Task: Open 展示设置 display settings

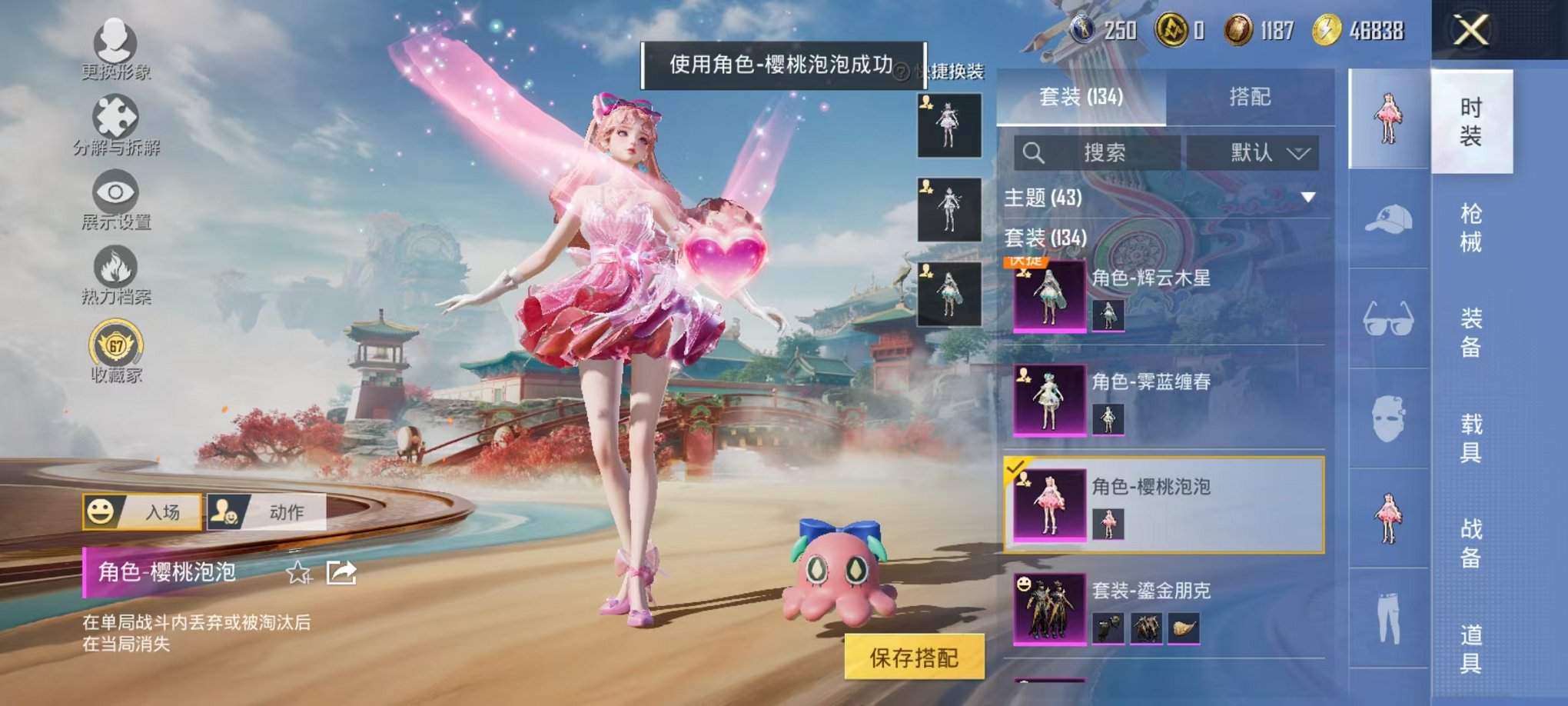Action: [x=114, y=196]
